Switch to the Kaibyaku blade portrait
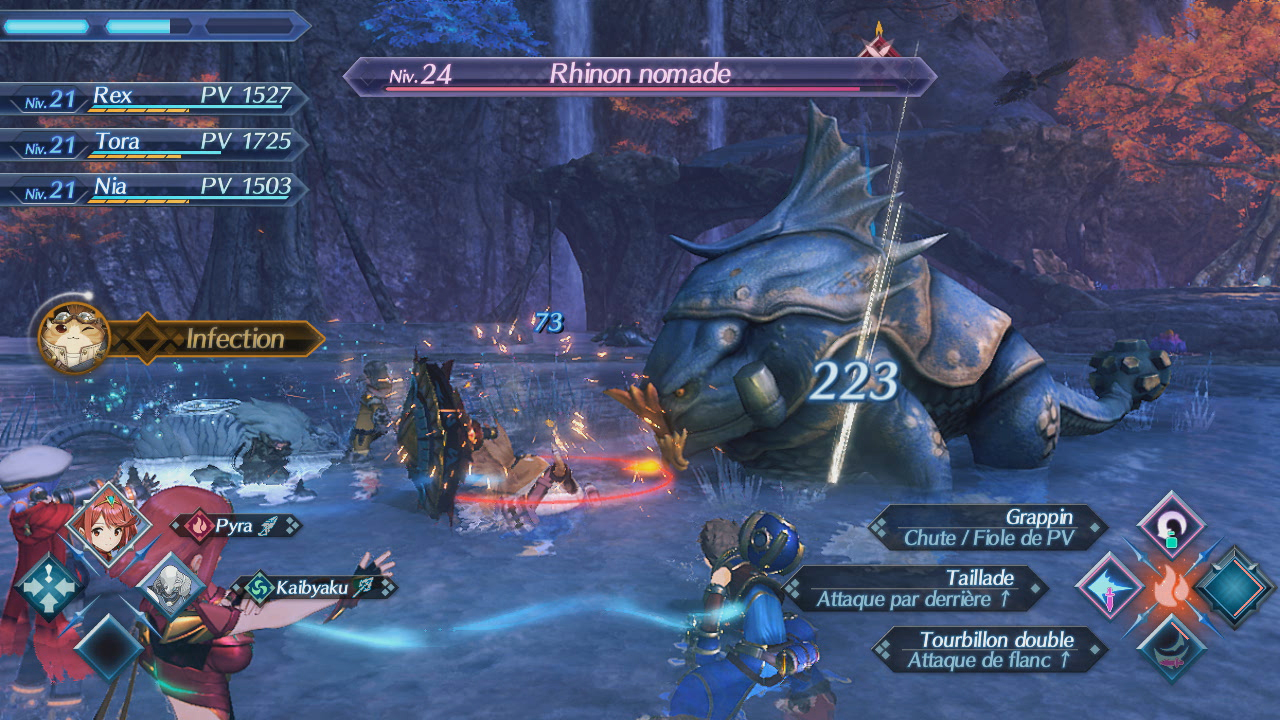The width and height of the screenshot is (1280, 720). tap(172, 584)
